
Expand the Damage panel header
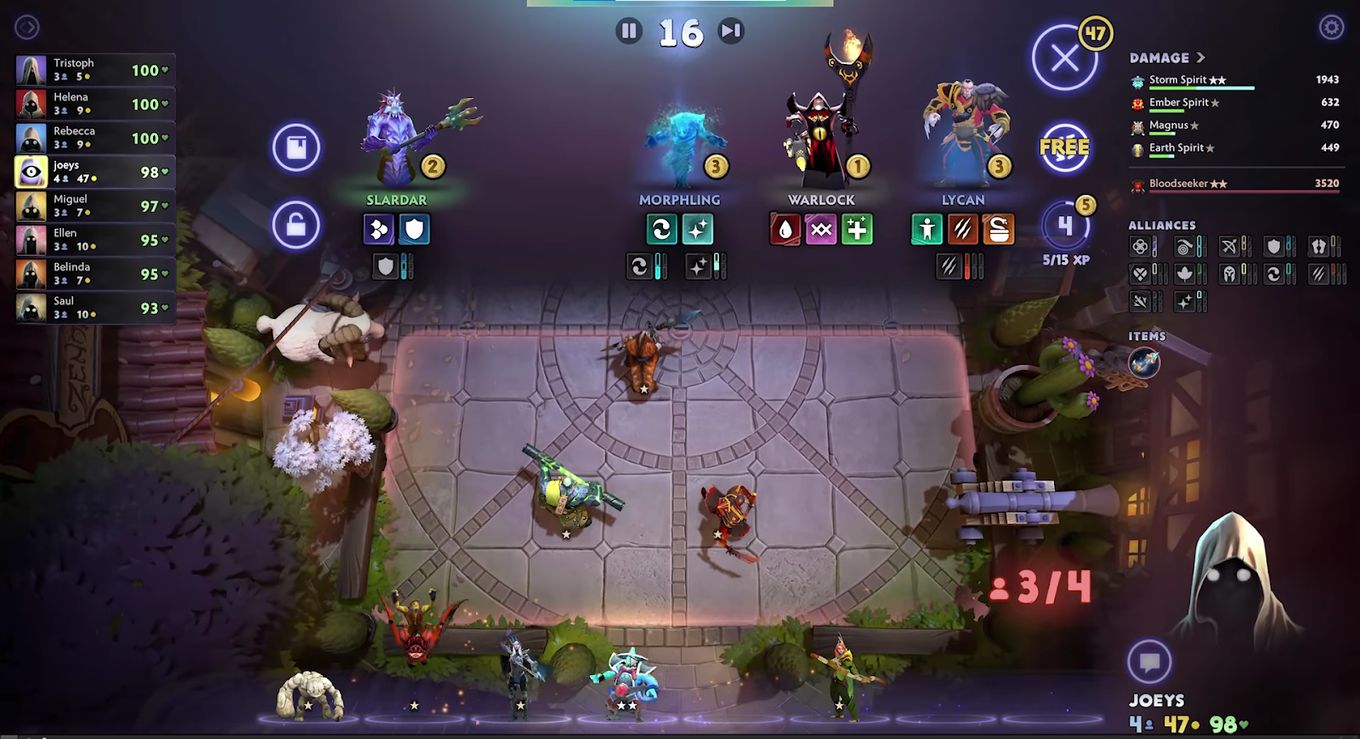(1167, 58)
